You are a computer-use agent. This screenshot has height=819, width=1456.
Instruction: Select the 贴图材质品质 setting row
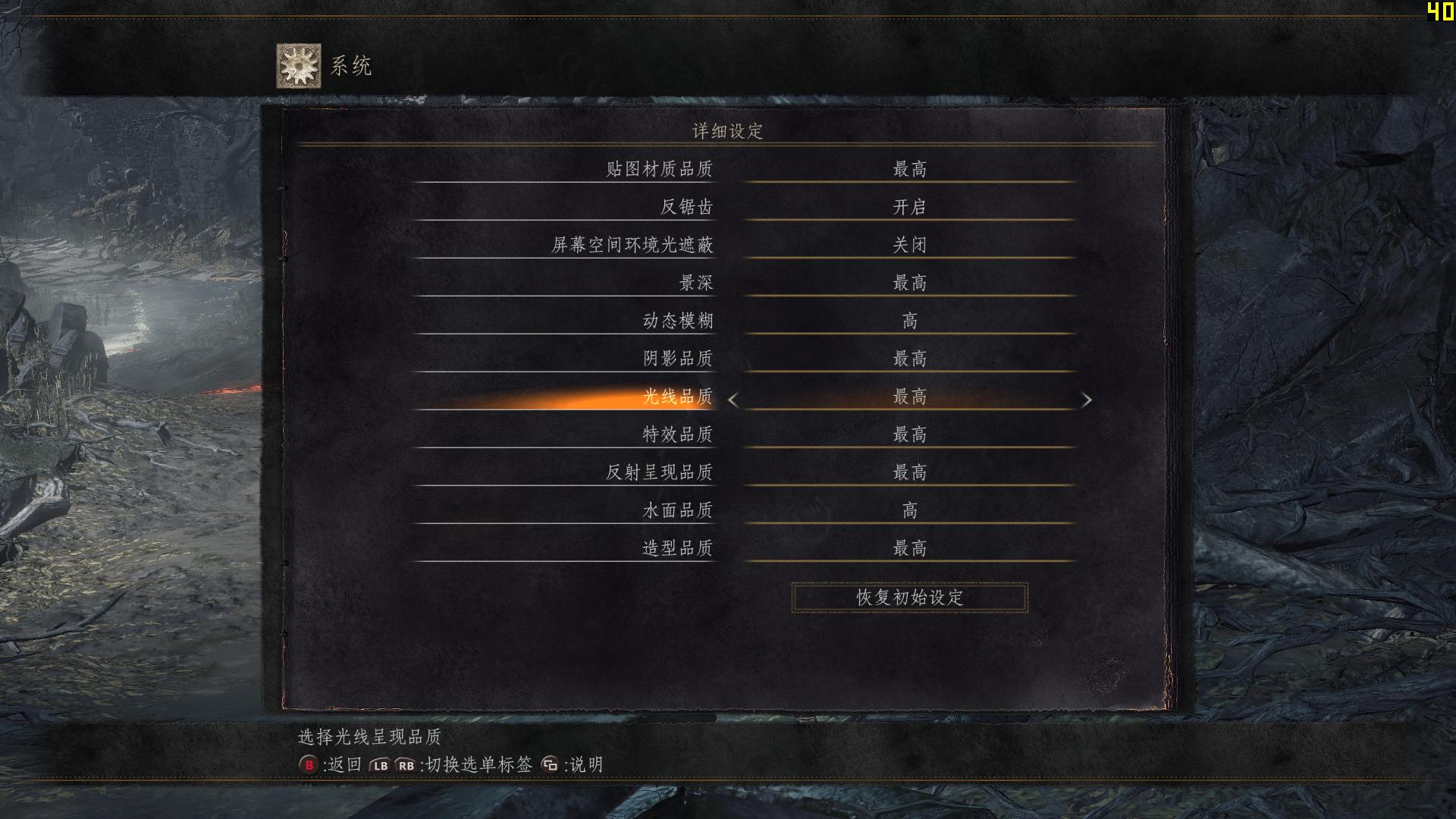[x=661, y=168]
